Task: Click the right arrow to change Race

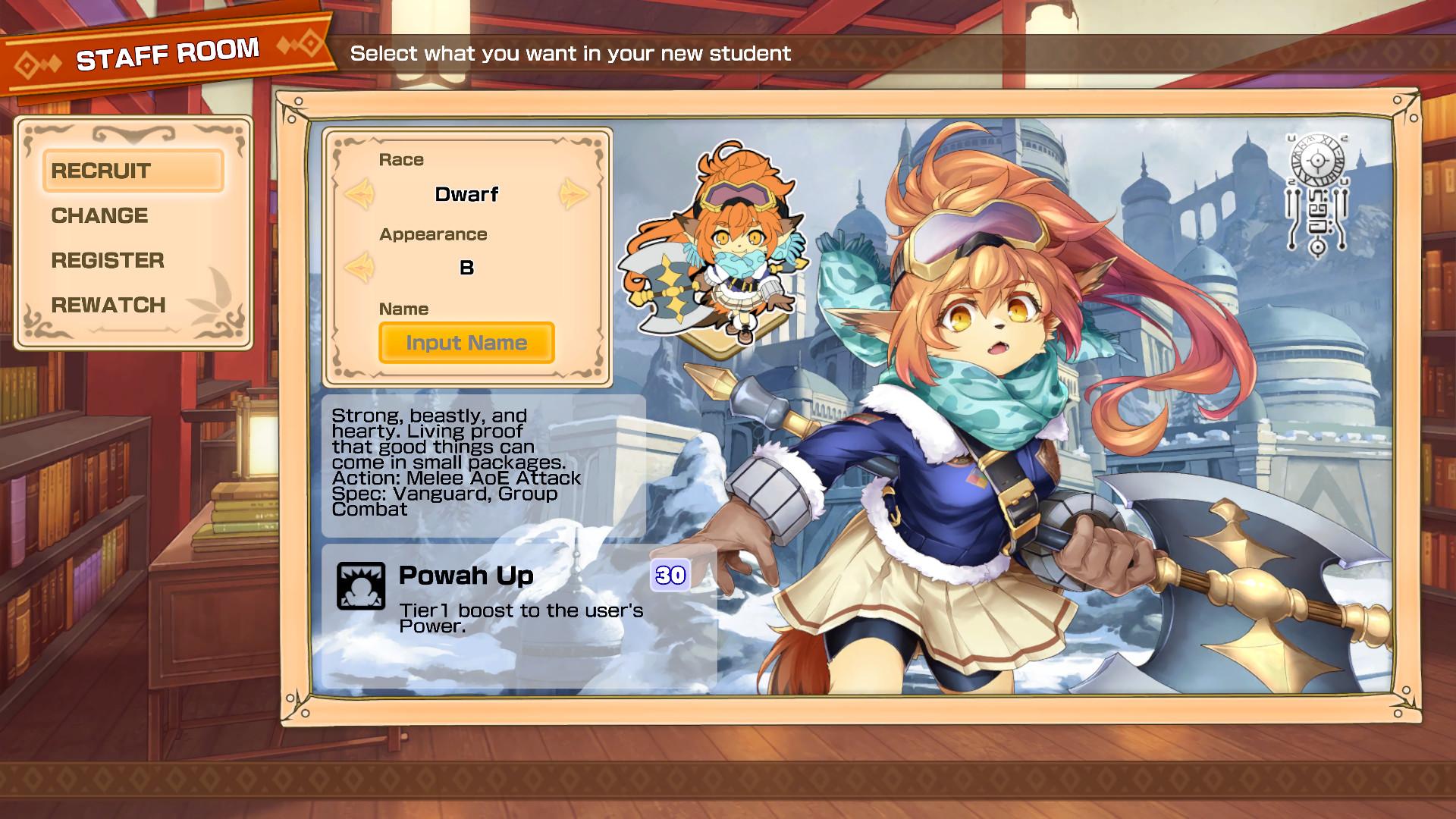Action: coord(575,193)
